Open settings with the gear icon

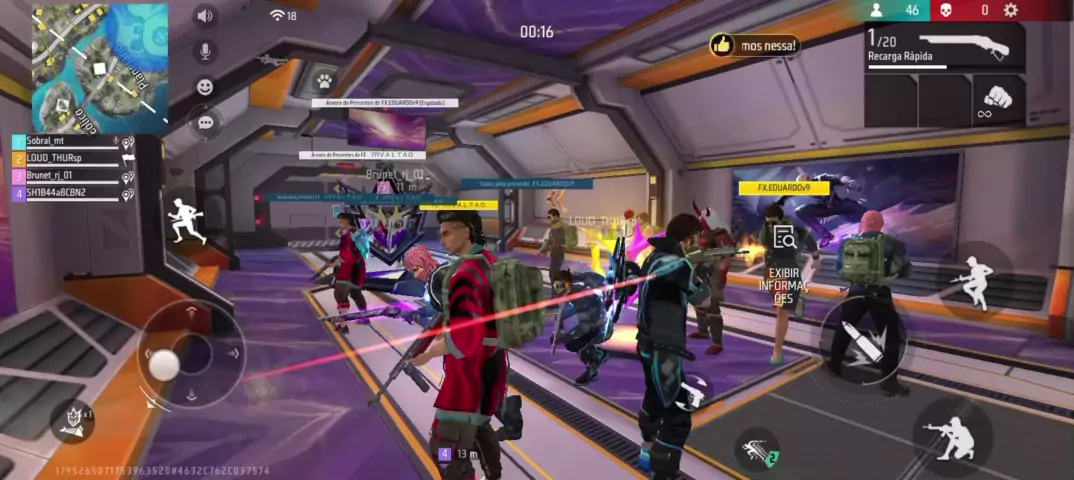pos(1011,10)
